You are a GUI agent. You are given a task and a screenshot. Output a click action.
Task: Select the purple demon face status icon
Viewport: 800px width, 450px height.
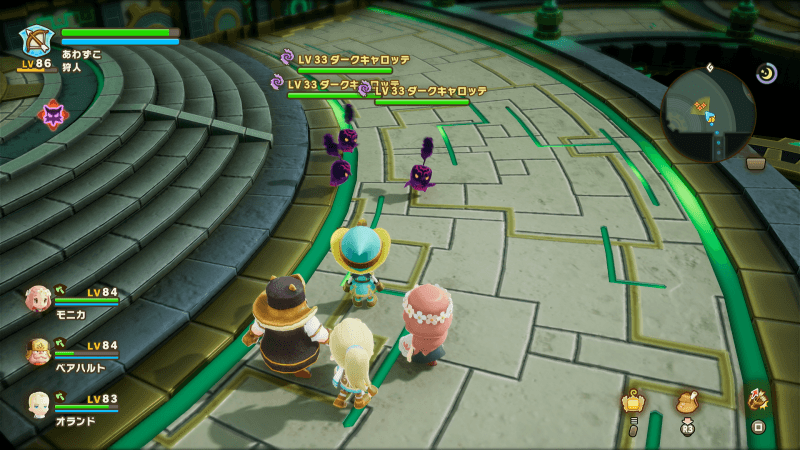tap(50, 115)
